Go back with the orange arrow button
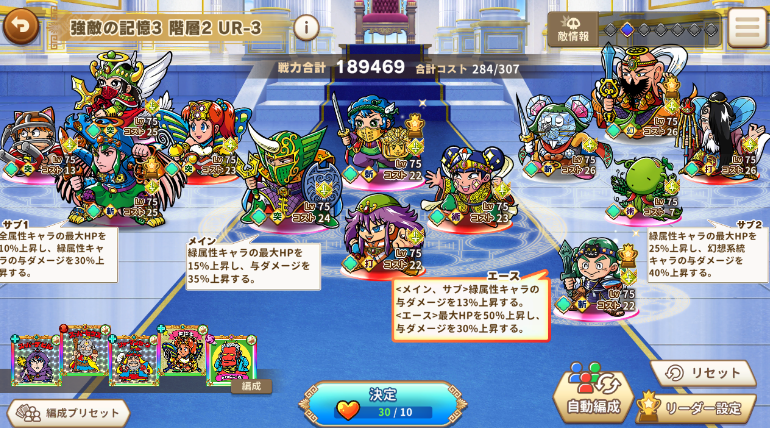 point(21,26)
